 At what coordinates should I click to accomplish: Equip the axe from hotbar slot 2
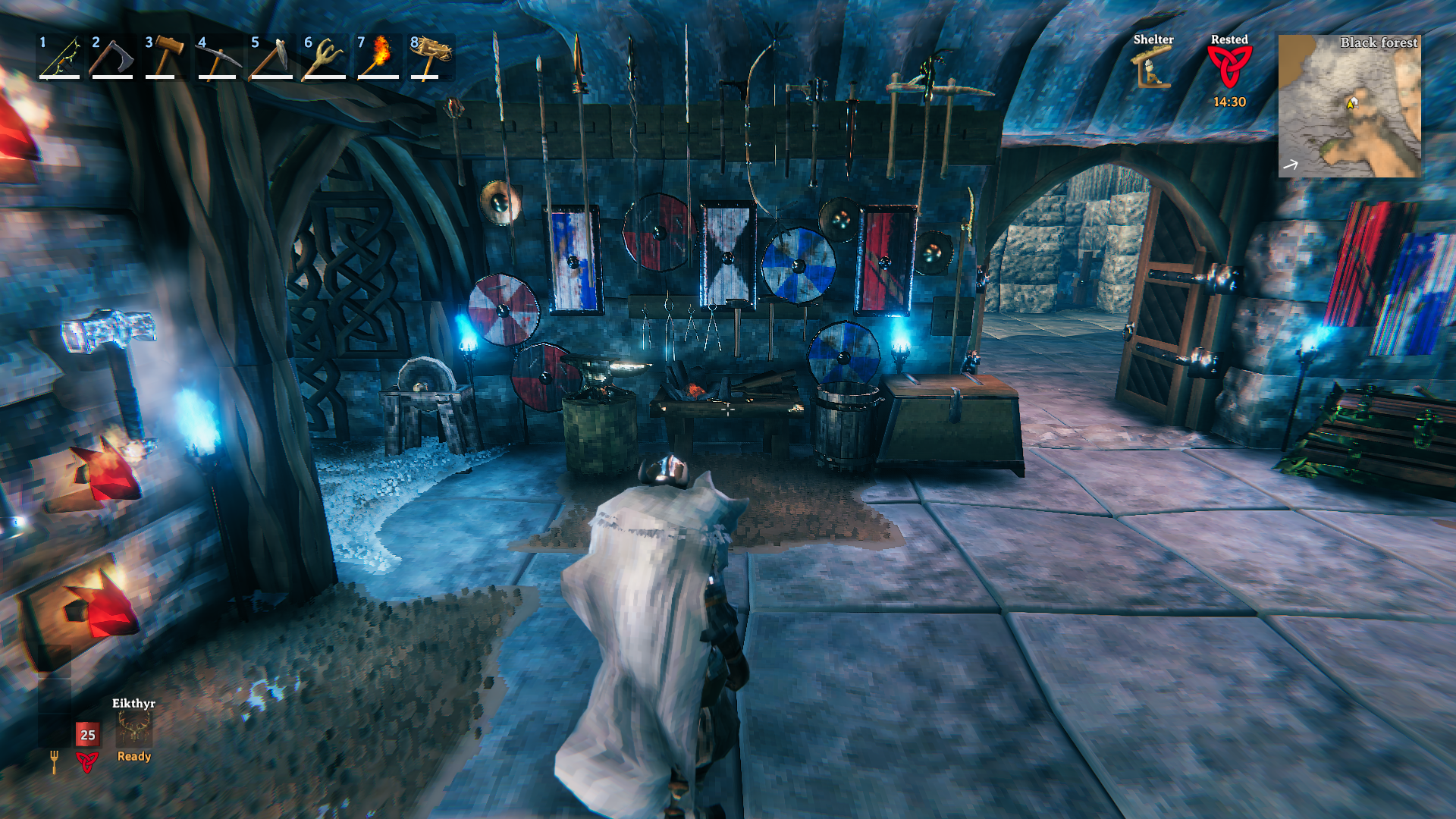[112, 58]
